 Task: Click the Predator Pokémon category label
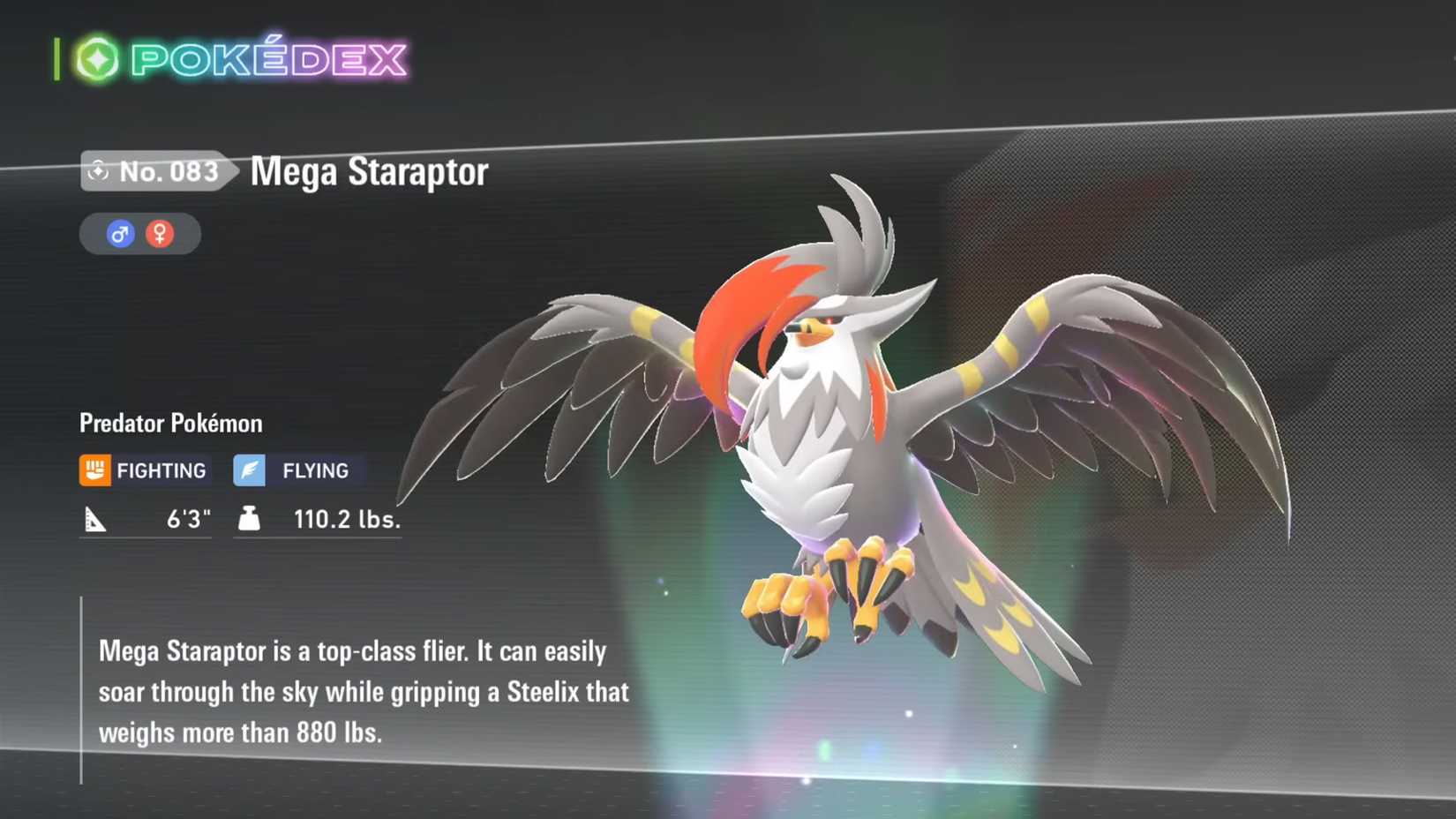[170, 423]
